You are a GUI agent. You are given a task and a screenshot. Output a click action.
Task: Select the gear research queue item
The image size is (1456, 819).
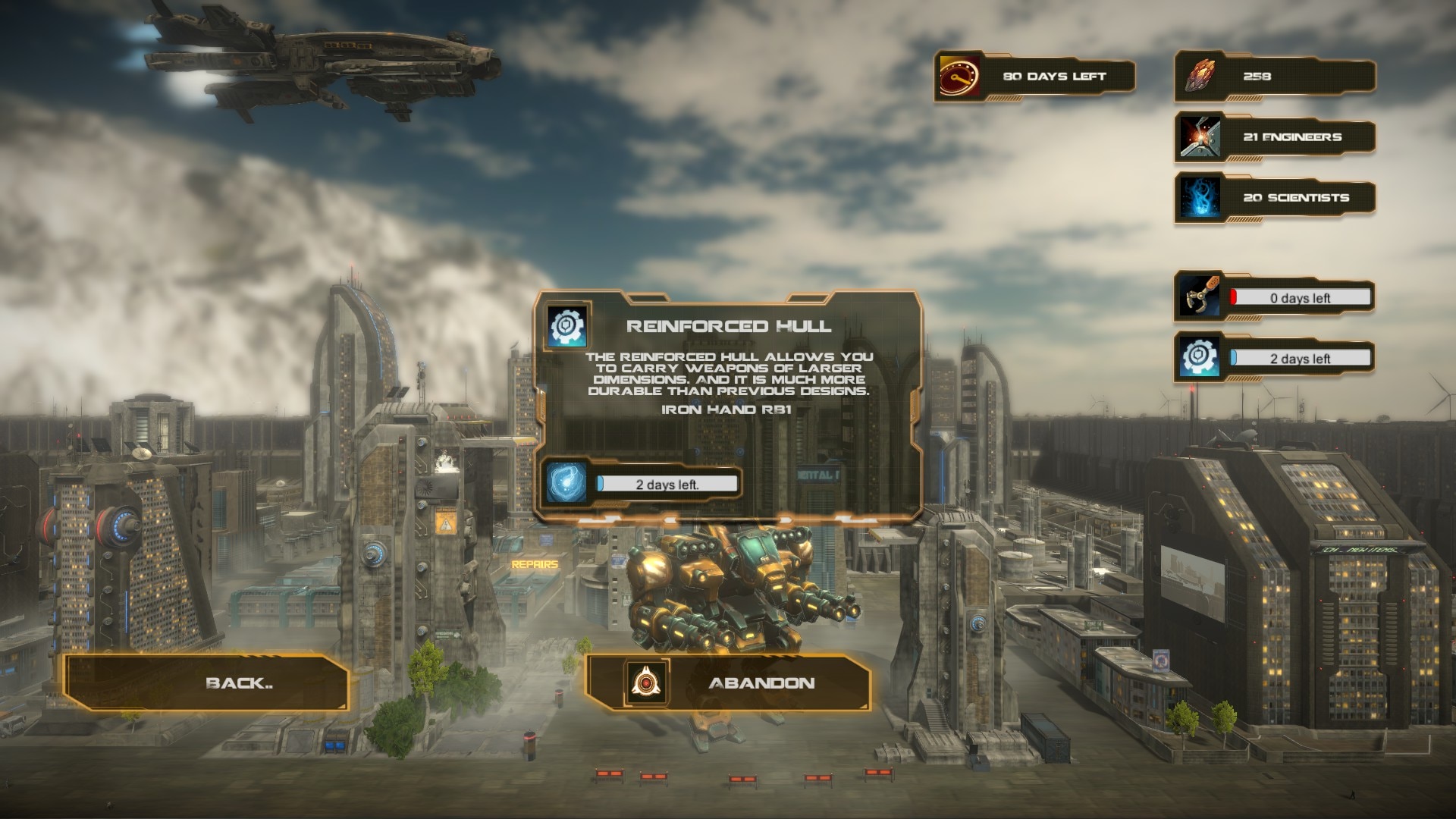tap(1274, 358)
